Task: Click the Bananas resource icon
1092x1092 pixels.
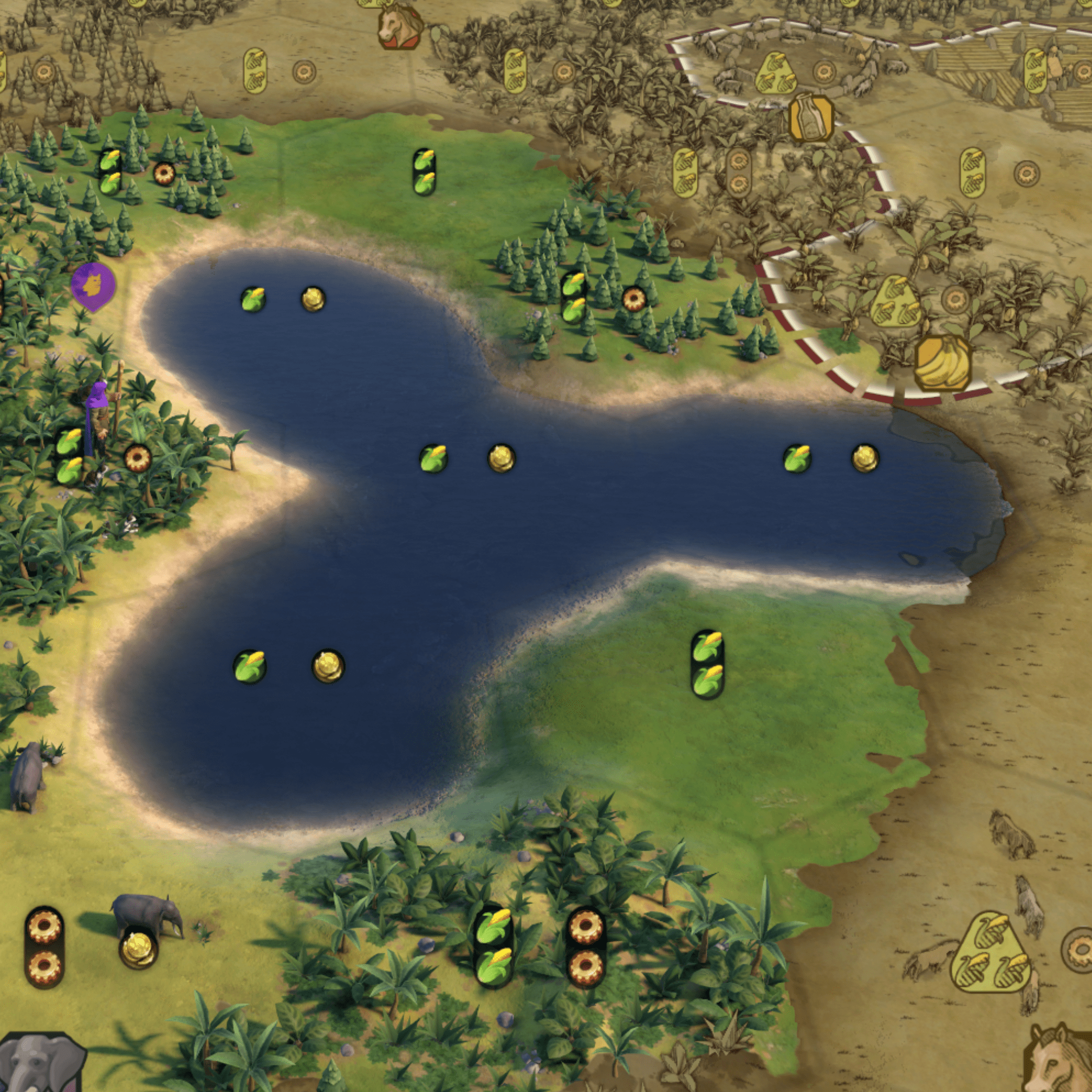Action: (942, 363)
